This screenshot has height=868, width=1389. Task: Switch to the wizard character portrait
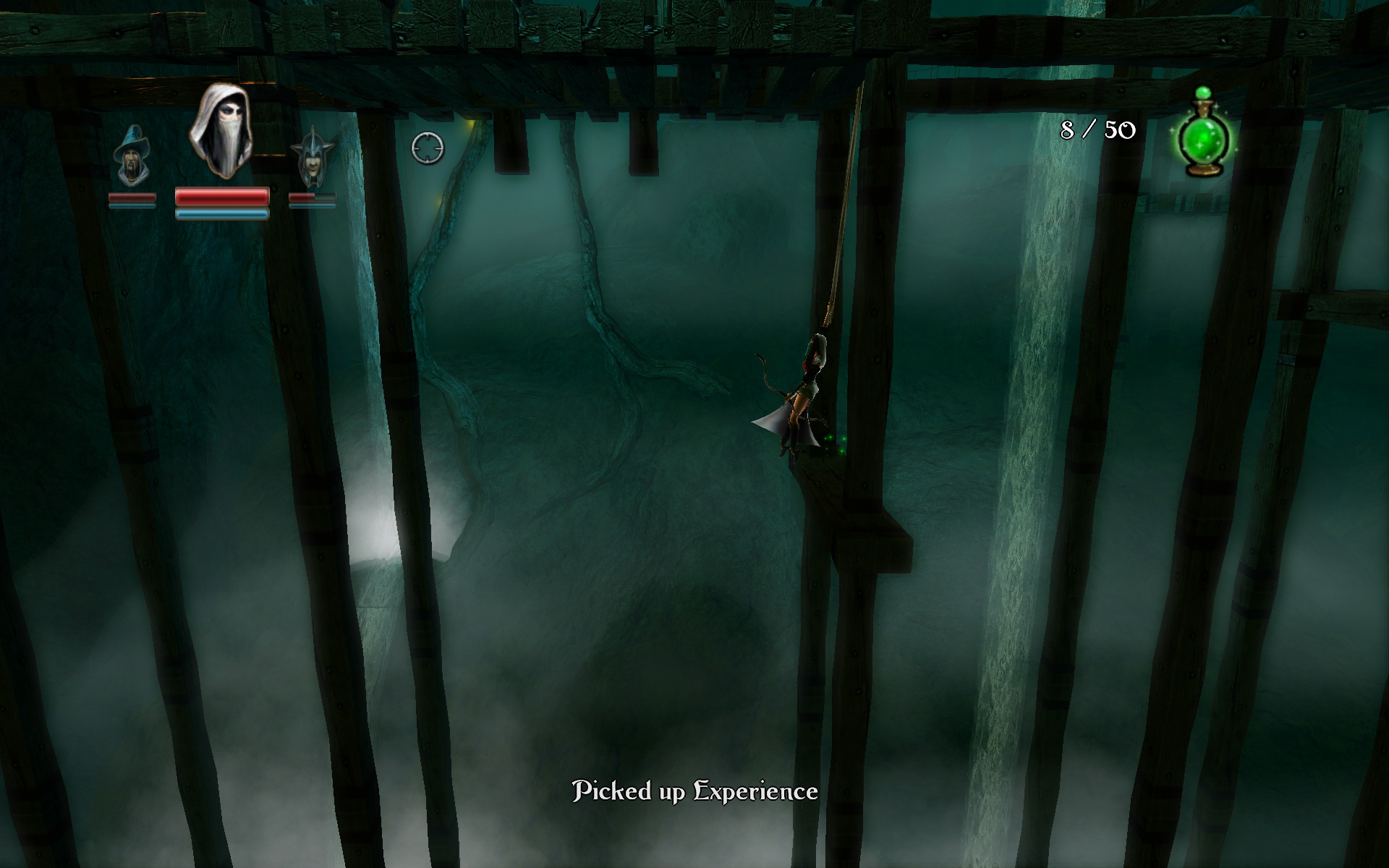point(132,156)
